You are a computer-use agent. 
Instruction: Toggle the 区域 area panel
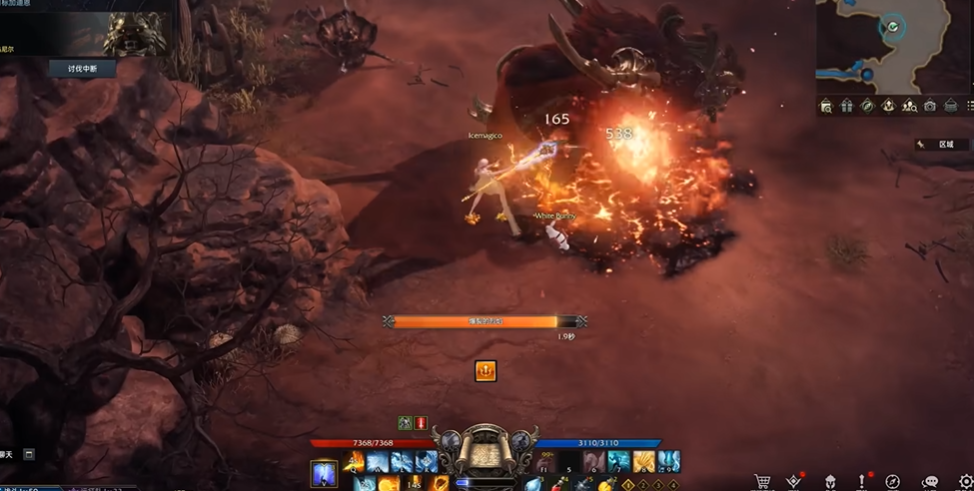[940, 144]
